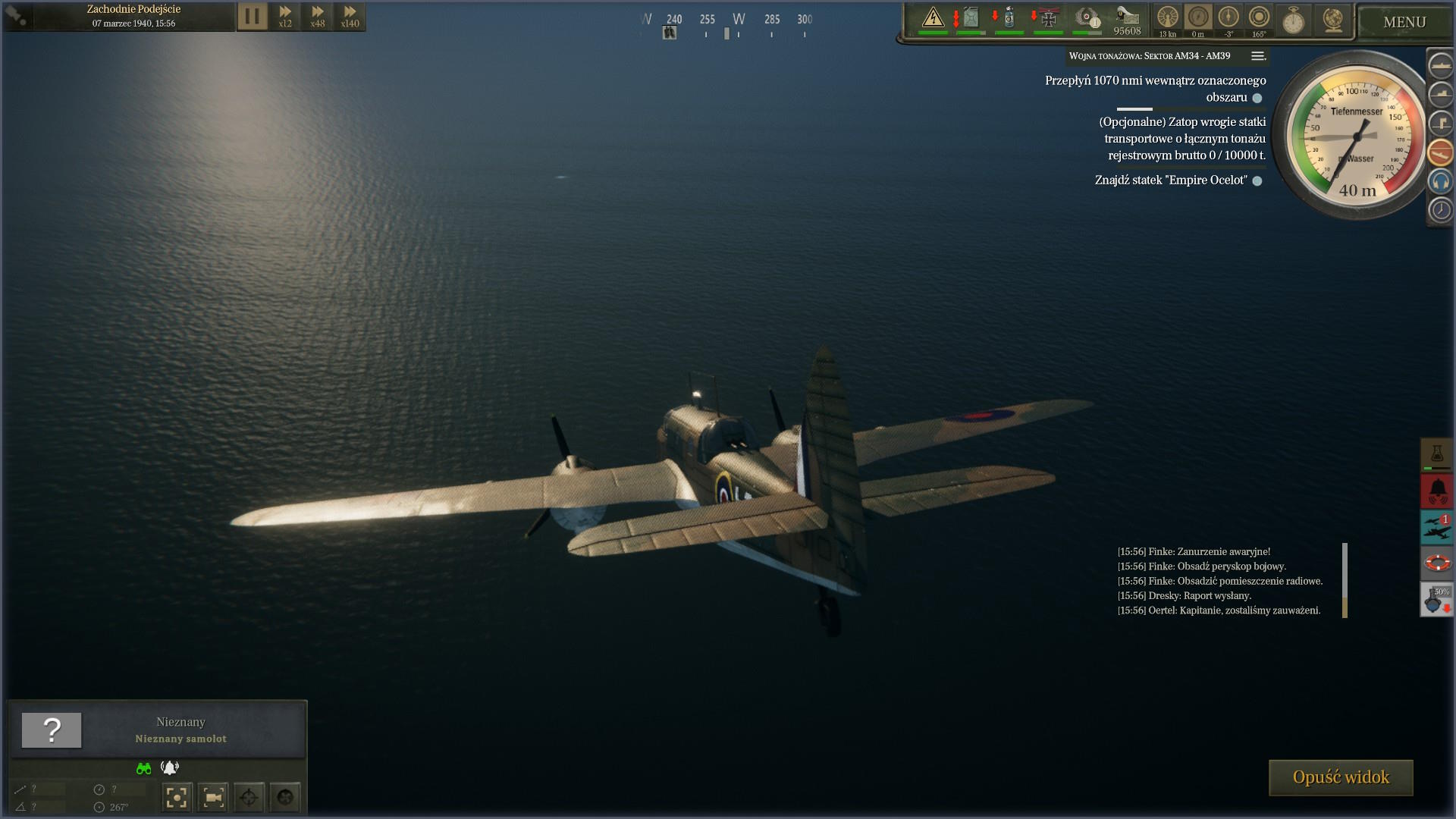Open the MENU button
The height and width of the screenshot is (819, 1456).
1404,22
